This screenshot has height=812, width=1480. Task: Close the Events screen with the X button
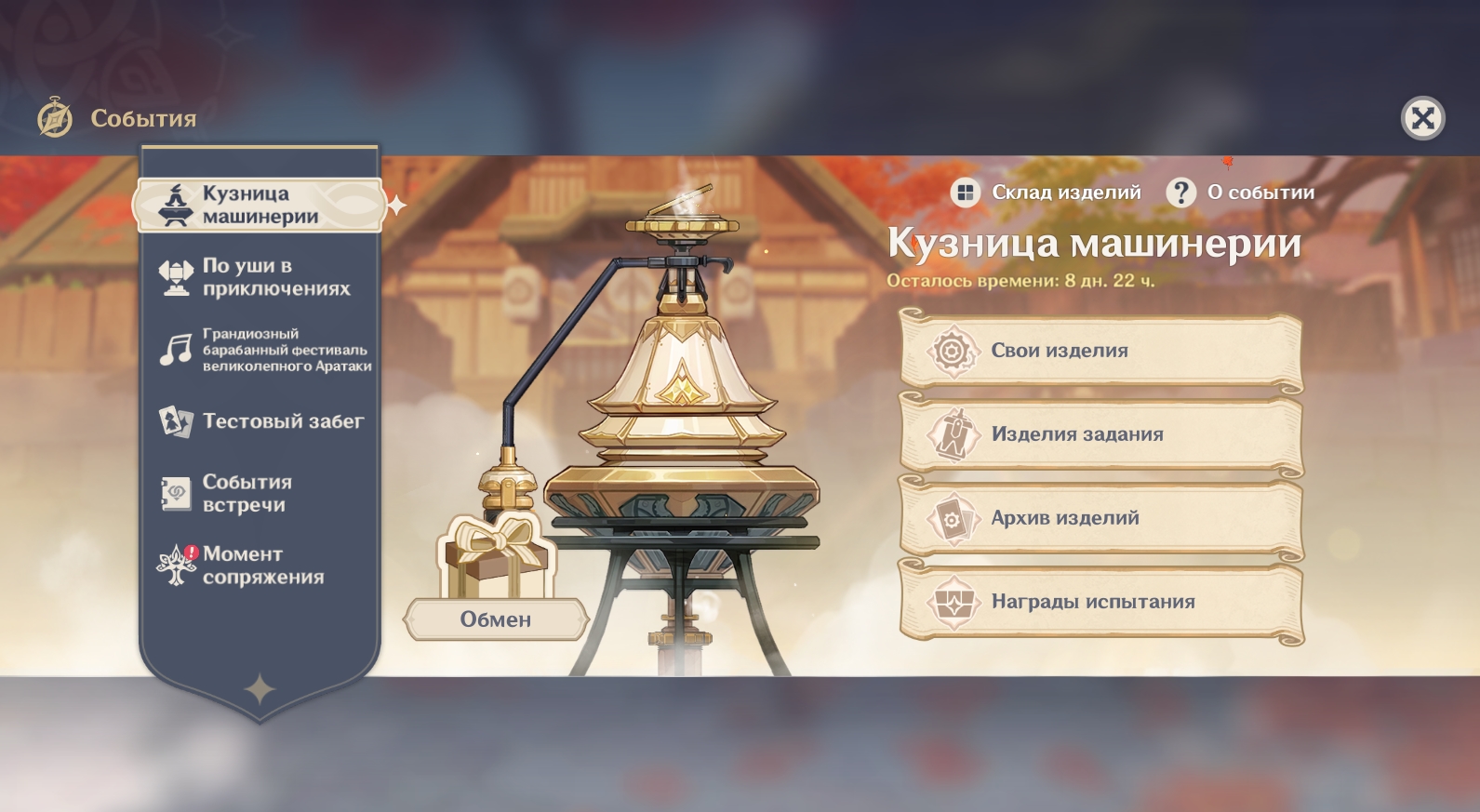coord(1422,118)
